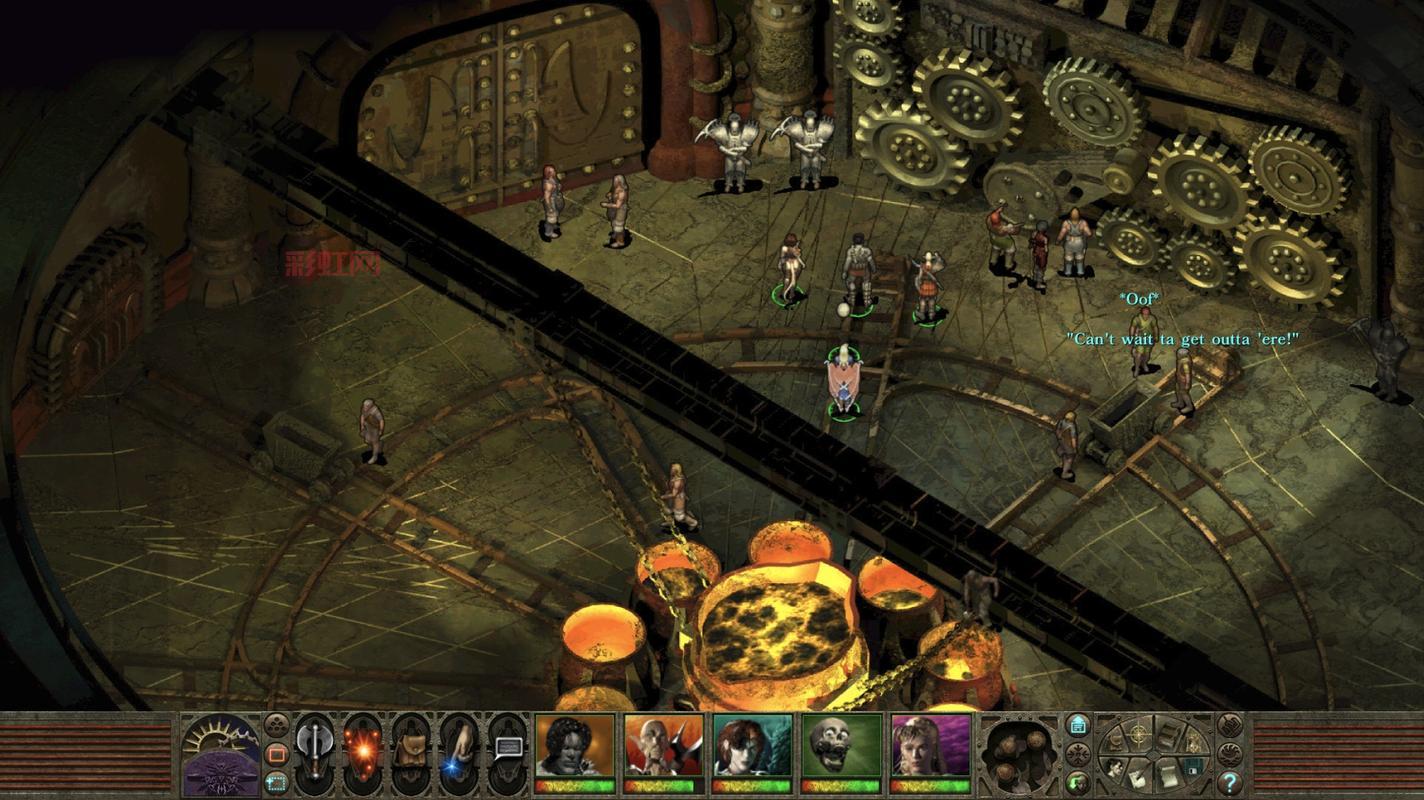Viewport: 1424px width, 800px height.
Task: Select Annah's red-haired portrait
Action: coord(752,746)
